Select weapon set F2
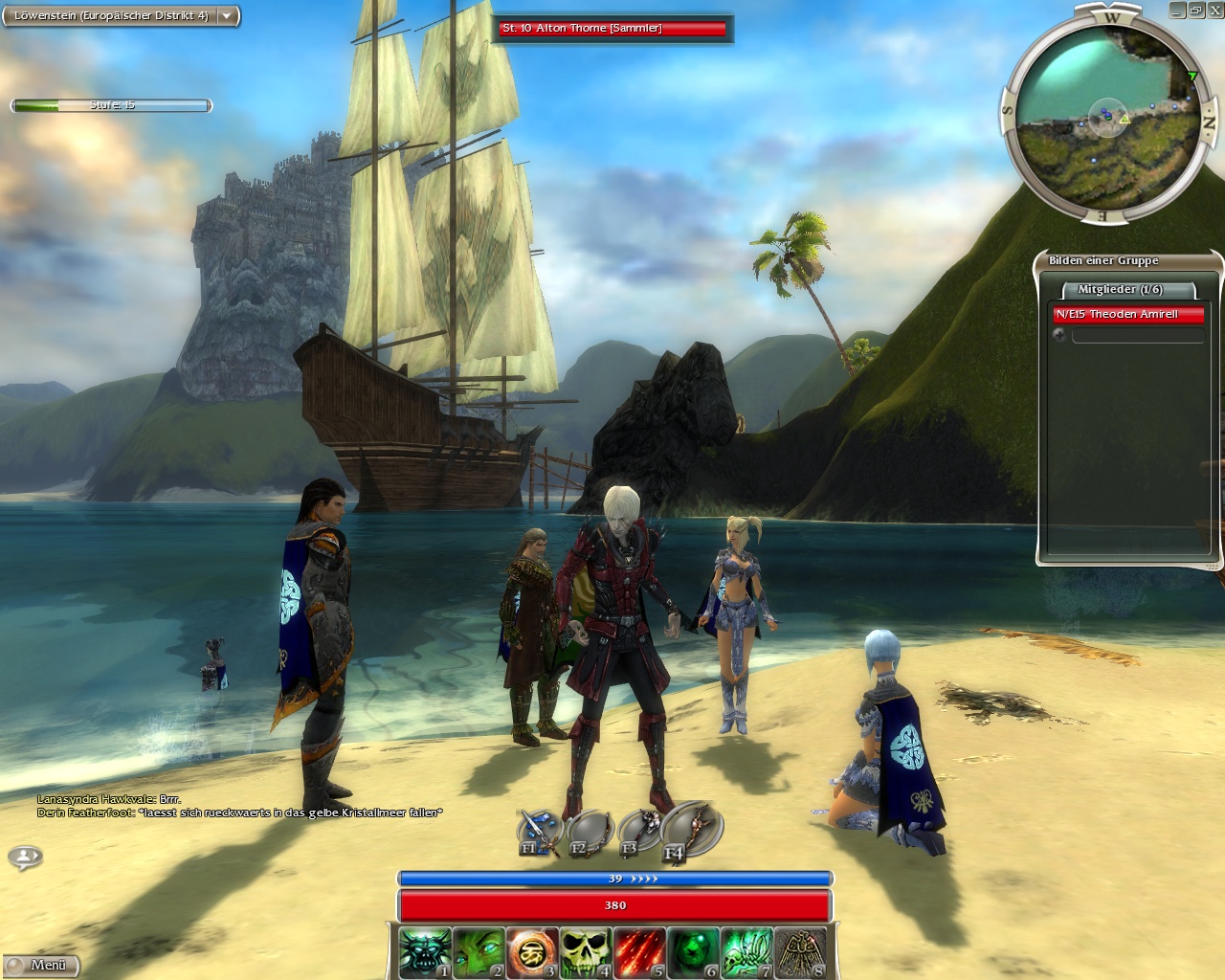Viewport: 1225px width, 980px height. (589, 833)
